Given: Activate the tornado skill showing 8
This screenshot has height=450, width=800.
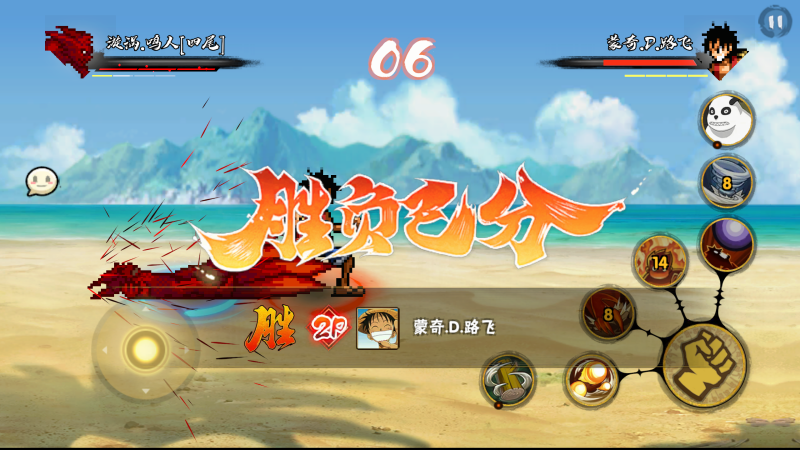Looking at the screenshot, I should tap(726, 180).
